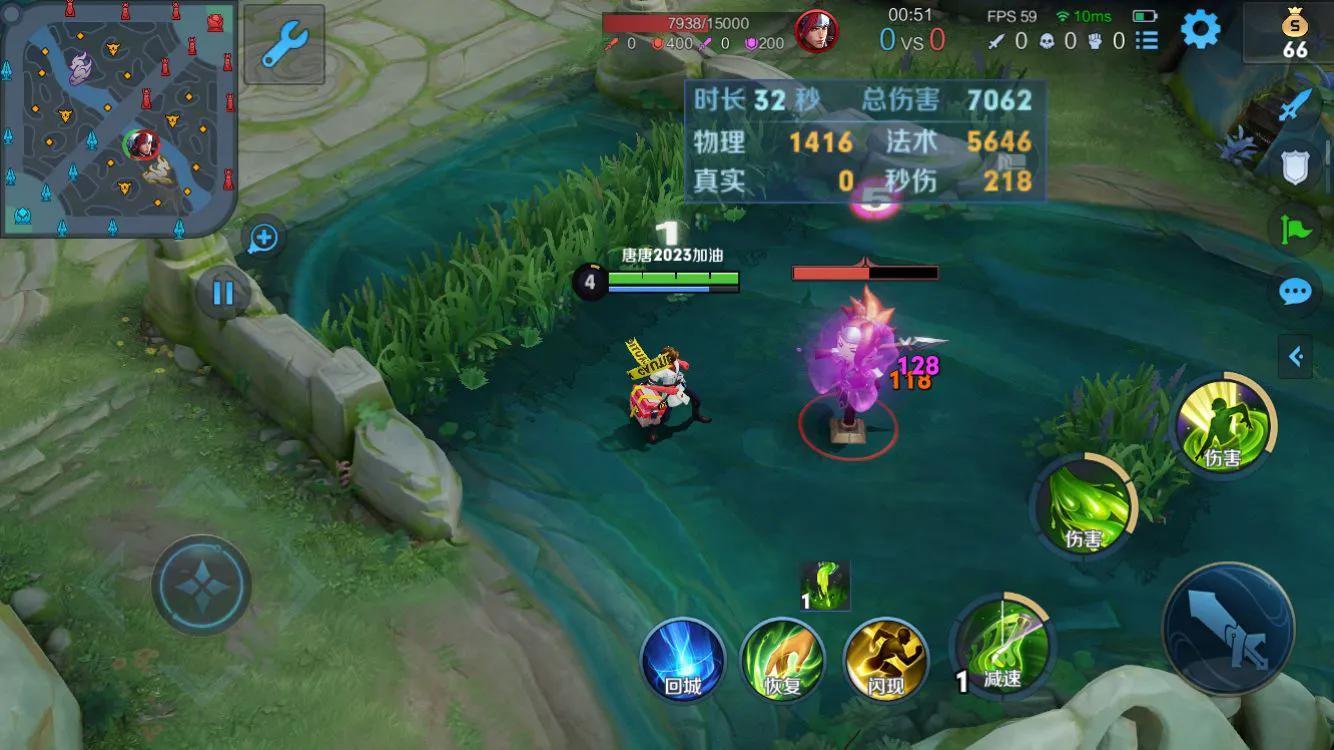Activate the 减速 slow skill

(x=1001, y=648)
